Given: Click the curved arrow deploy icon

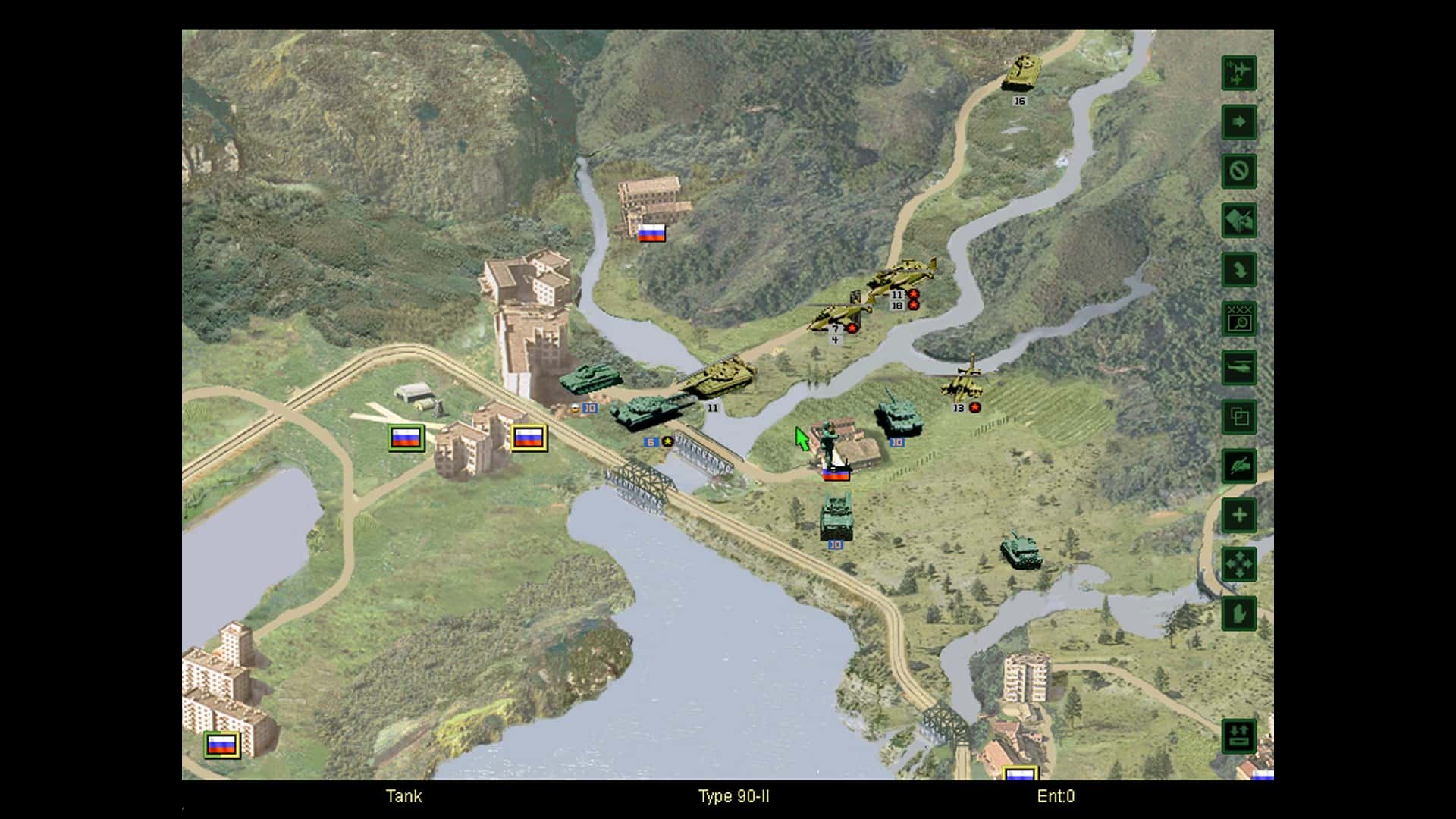Looking at the screenshot, I should tap(1238, 270).
